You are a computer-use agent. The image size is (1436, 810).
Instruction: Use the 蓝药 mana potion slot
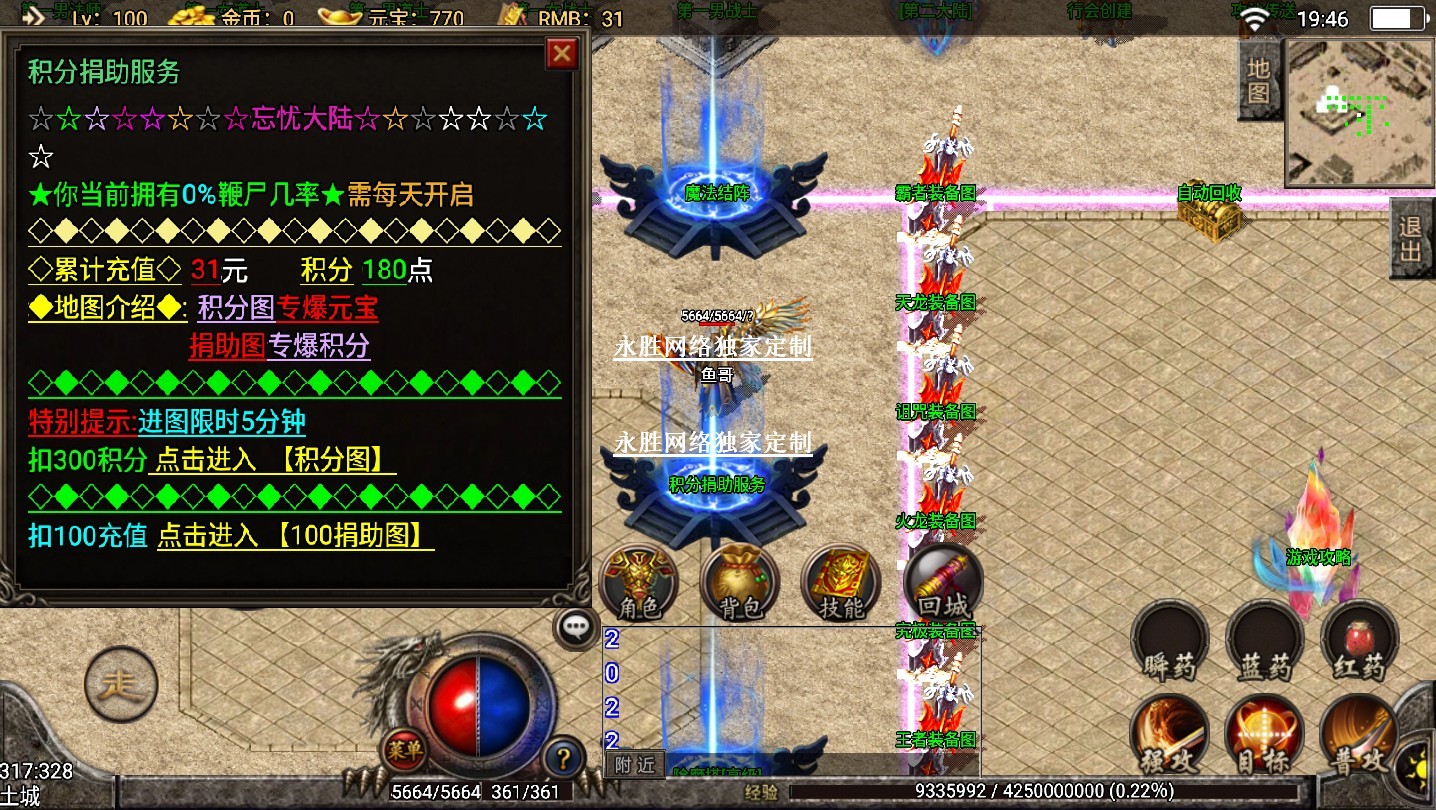(1264, 640)
